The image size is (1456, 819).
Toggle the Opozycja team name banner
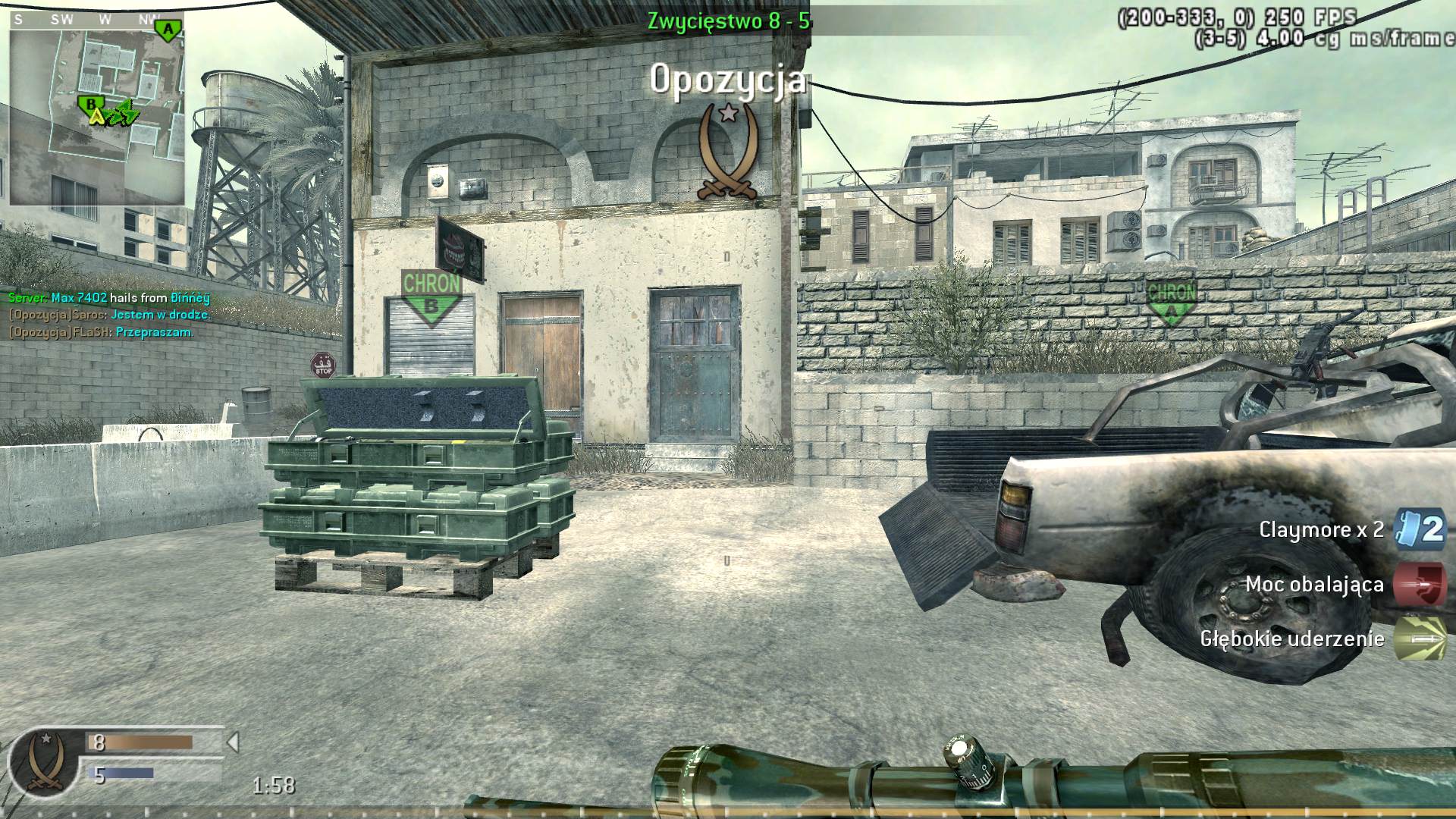[x=730, y=80]
